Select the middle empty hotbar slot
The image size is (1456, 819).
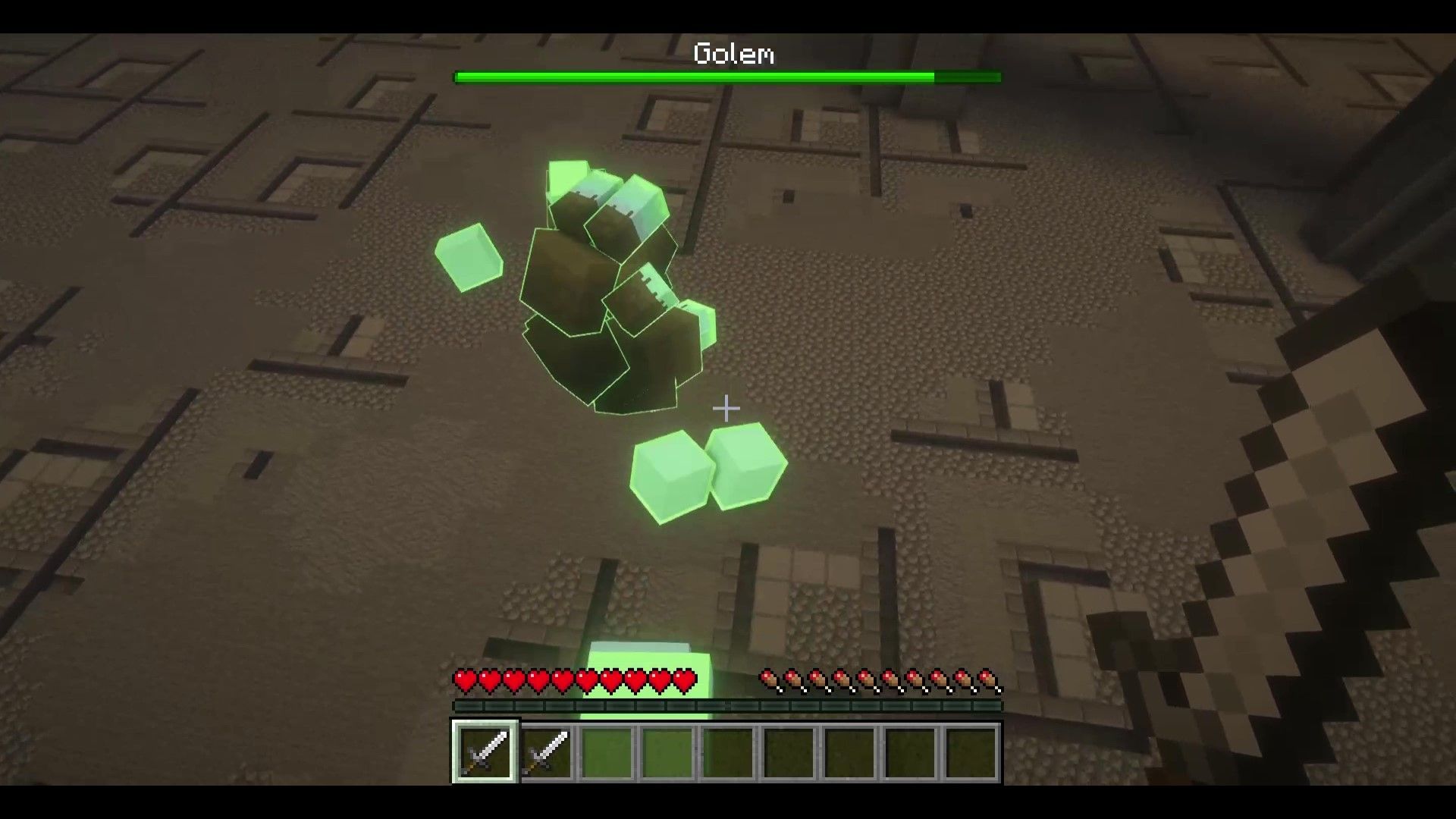pyautogui.click(x=730, y=753)
